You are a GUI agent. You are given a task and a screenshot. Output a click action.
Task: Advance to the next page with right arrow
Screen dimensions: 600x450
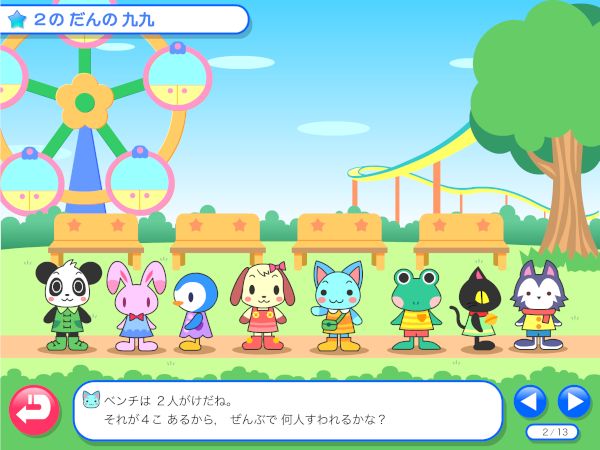[x=574, y=402]
